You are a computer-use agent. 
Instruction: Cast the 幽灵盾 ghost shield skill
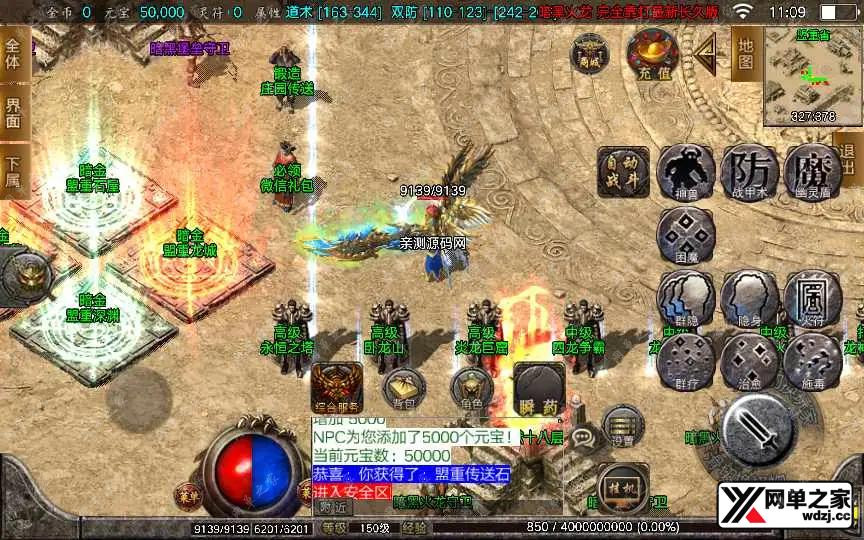pyautogui.click(x=812, y=172)
